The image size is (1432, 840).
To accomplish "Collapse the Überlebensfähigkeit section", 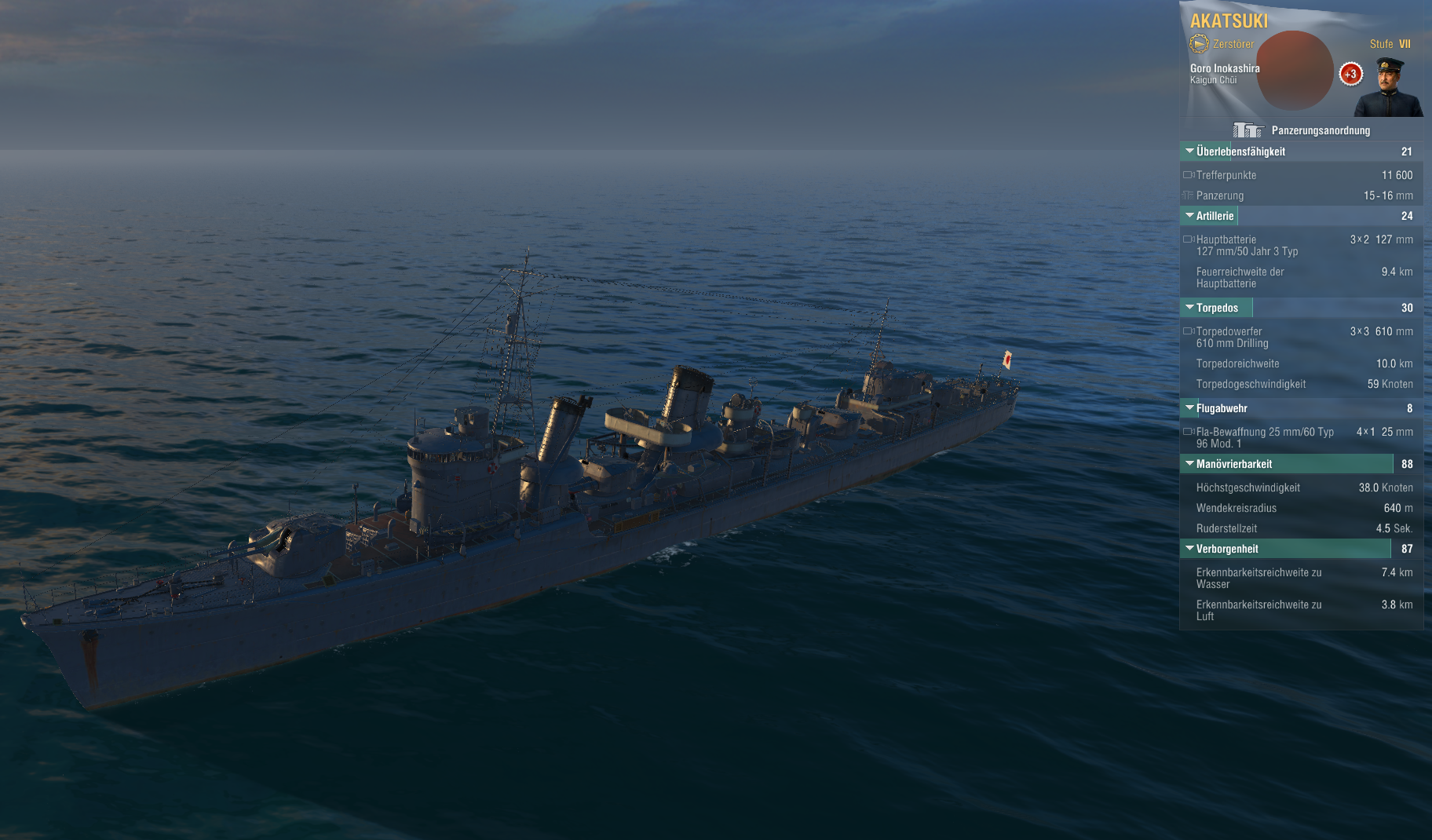I will click(x=1190, y=152).
